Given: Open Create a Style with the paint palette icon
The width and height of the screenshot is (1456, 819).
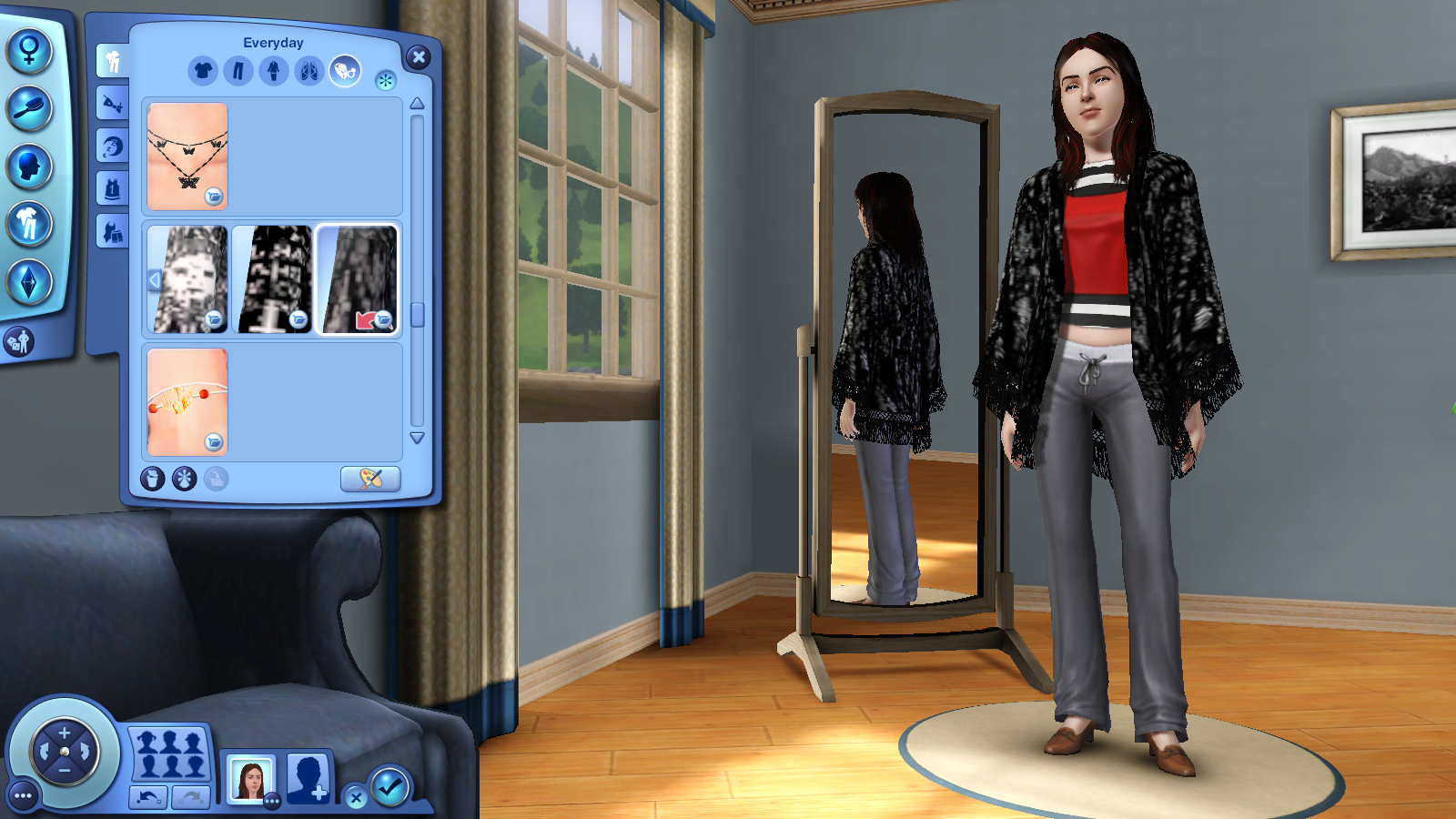Looking at the screenshot, I should [x=370, y=480].
